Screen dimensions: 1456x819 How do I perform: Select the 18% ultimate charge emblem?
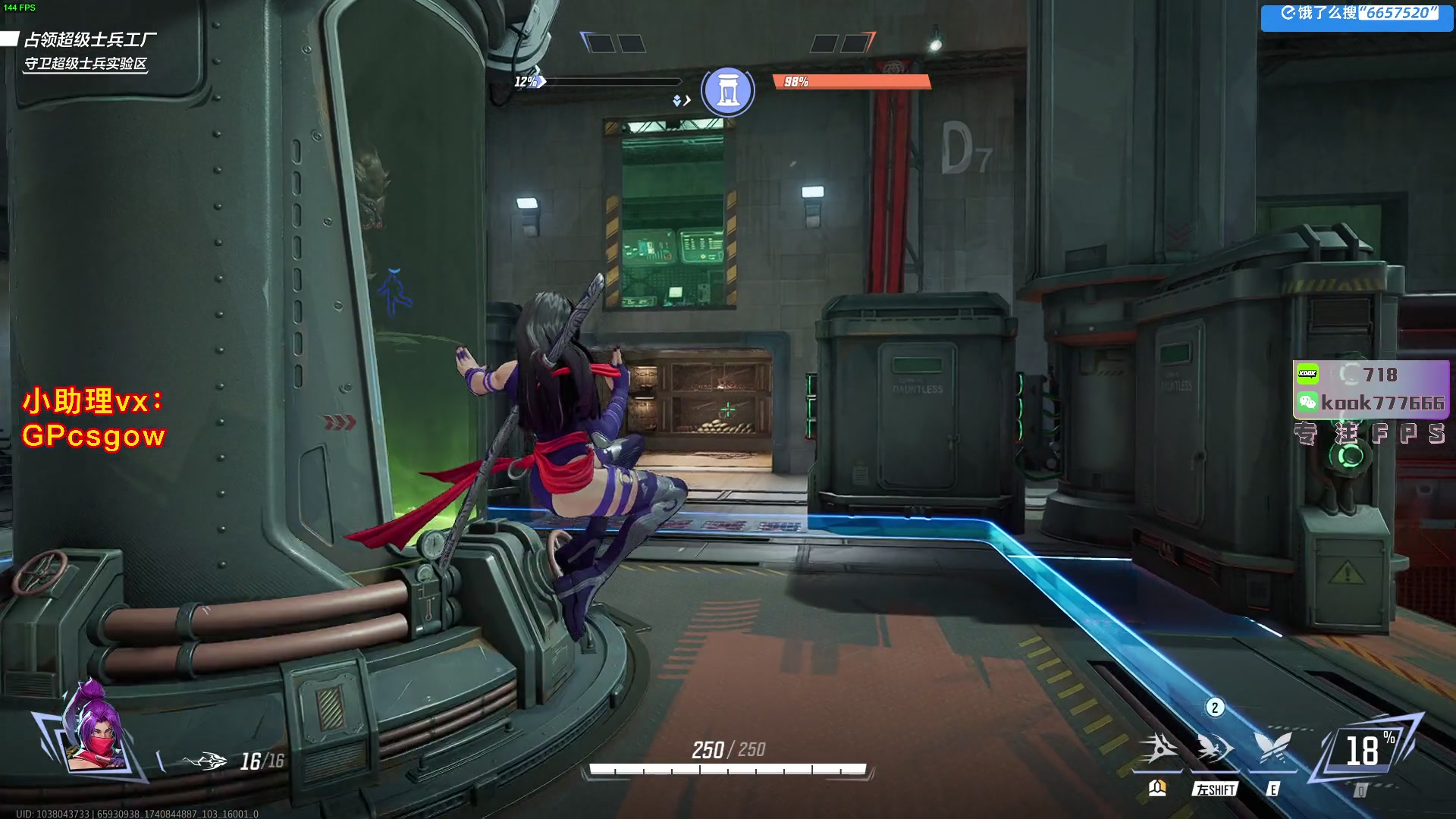(1367, 751)
